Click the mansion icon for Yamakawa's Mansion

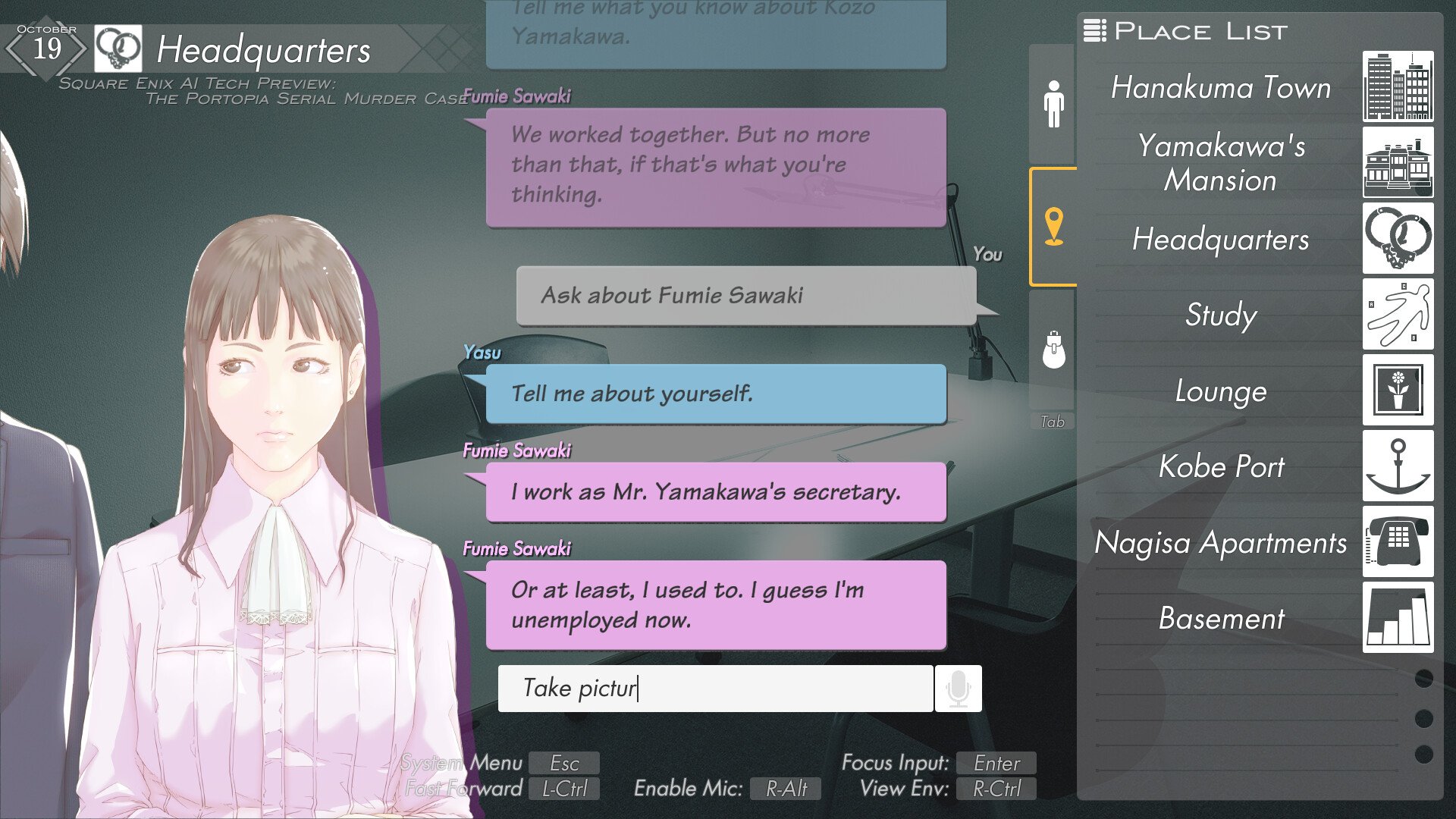(x=1398, y=164)
